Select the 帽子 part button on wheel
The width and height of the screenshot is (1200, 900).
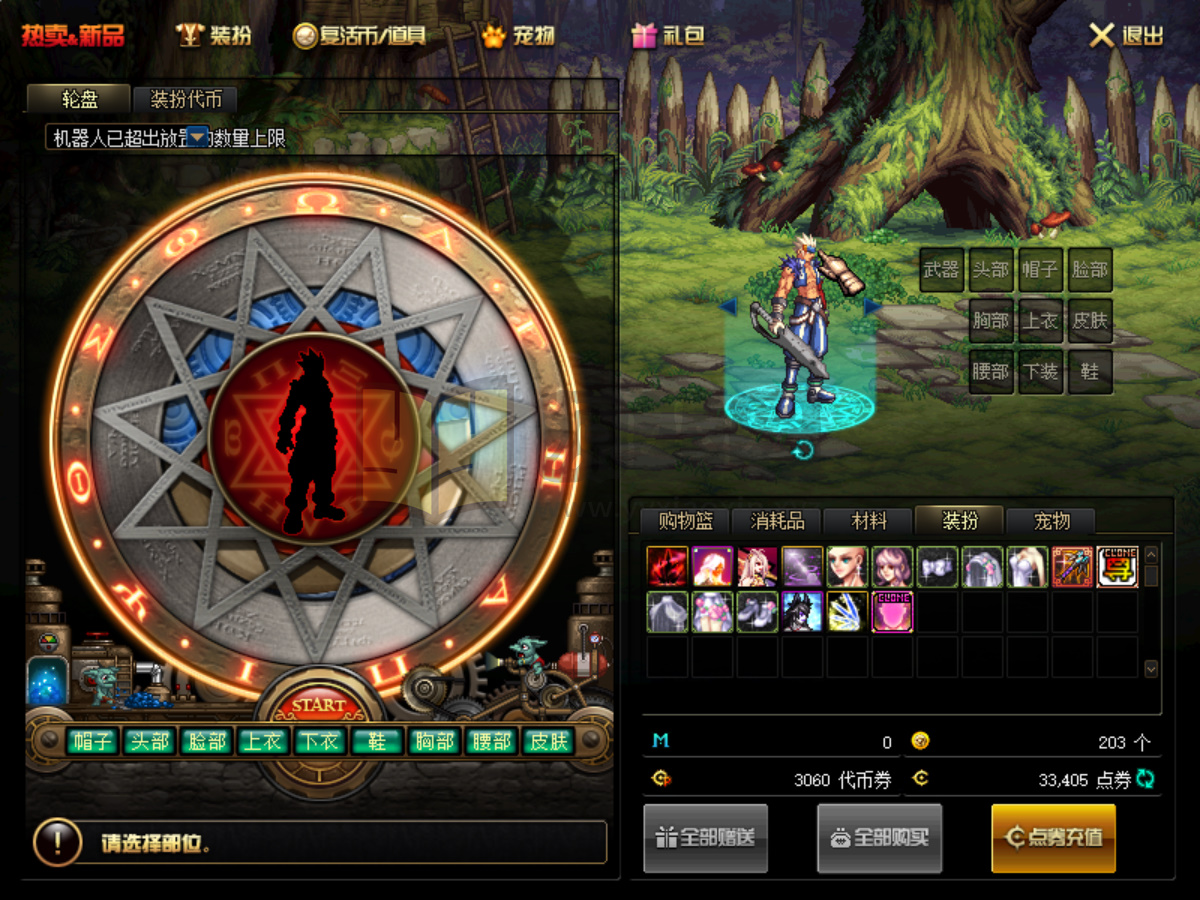point(92,741)
